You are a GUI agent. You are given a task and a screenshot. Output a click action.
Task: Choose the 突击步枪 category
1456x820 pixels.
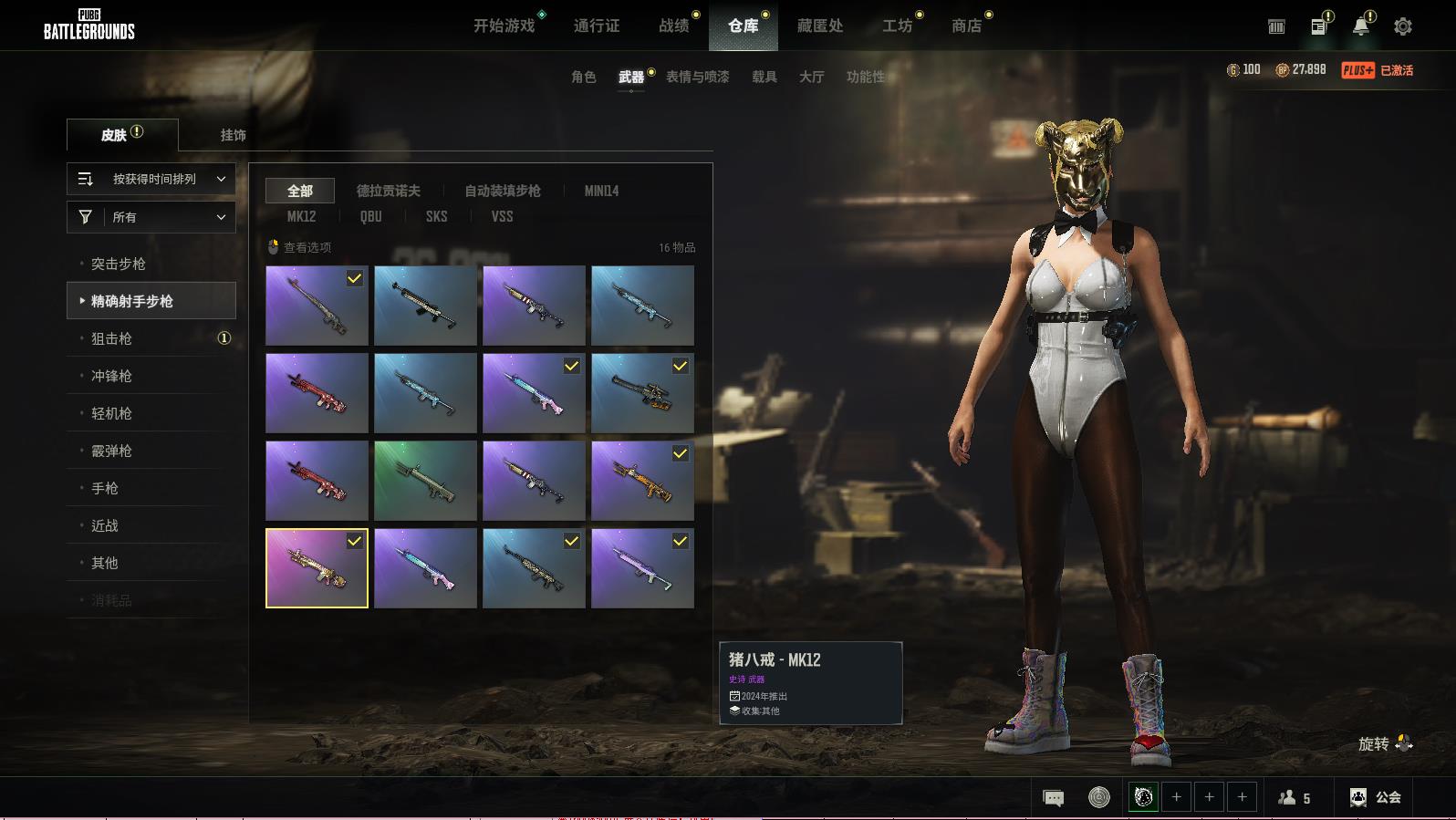(119, 264)
